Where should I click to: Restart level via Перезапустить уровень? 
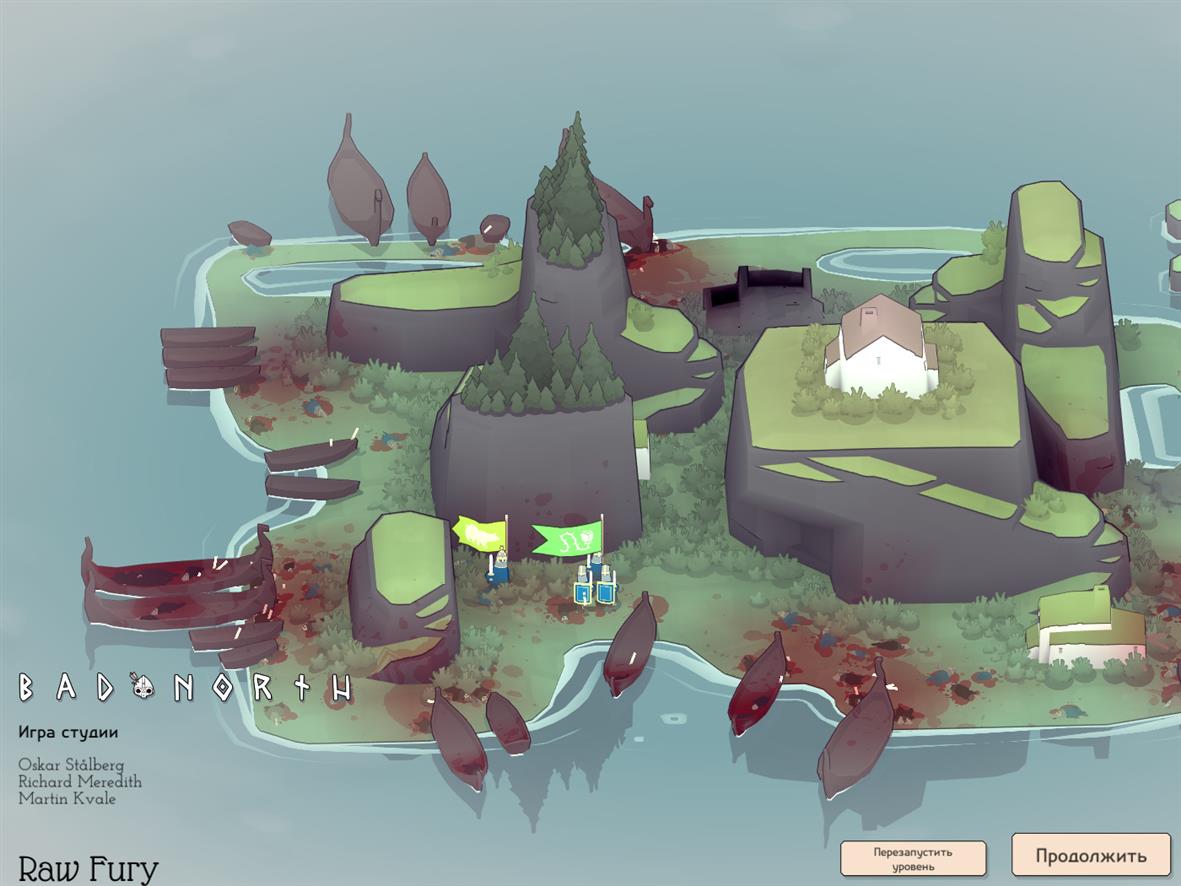click(912, 859)
